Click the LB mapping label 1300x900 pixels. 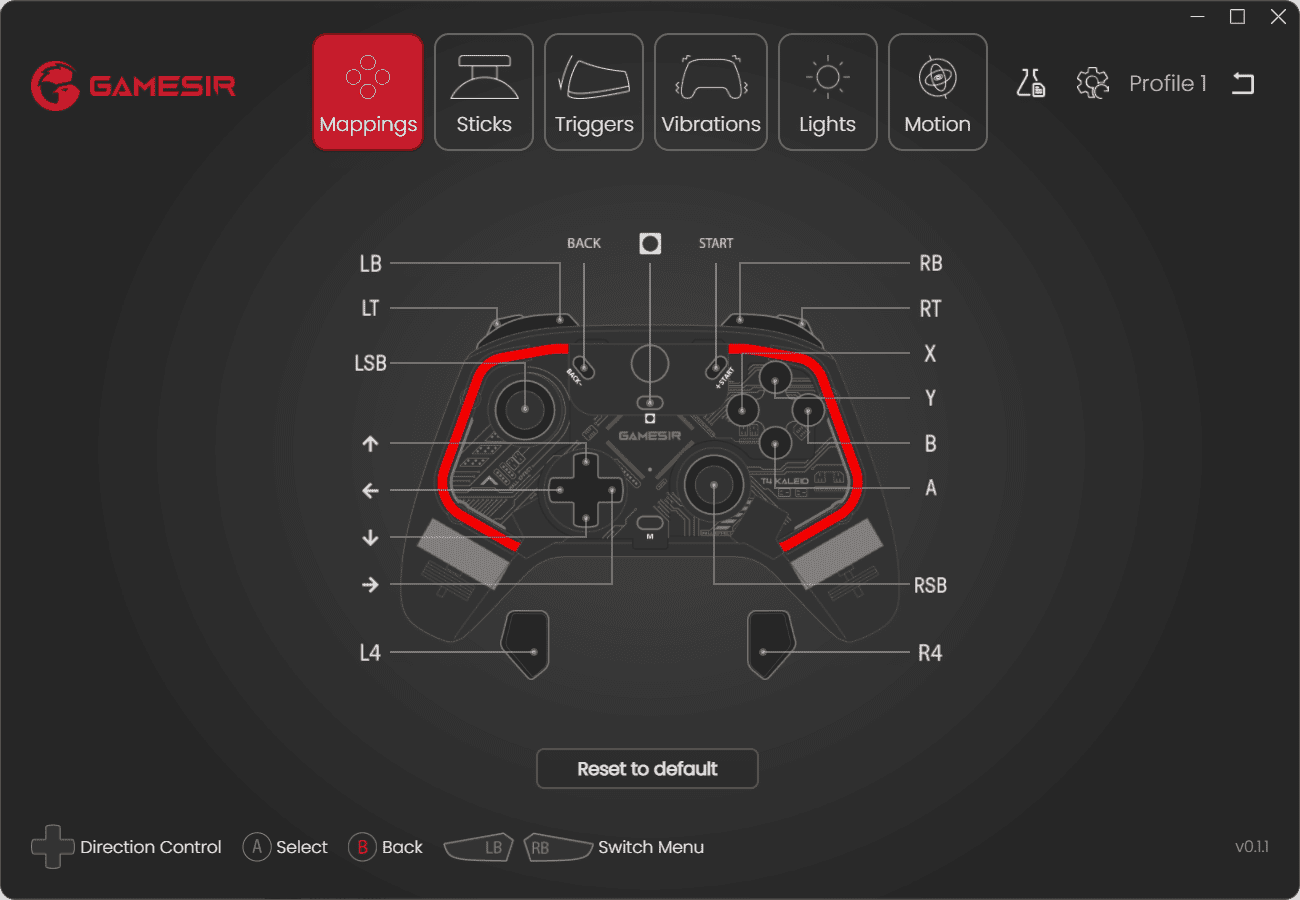click(x=371, y=263)
